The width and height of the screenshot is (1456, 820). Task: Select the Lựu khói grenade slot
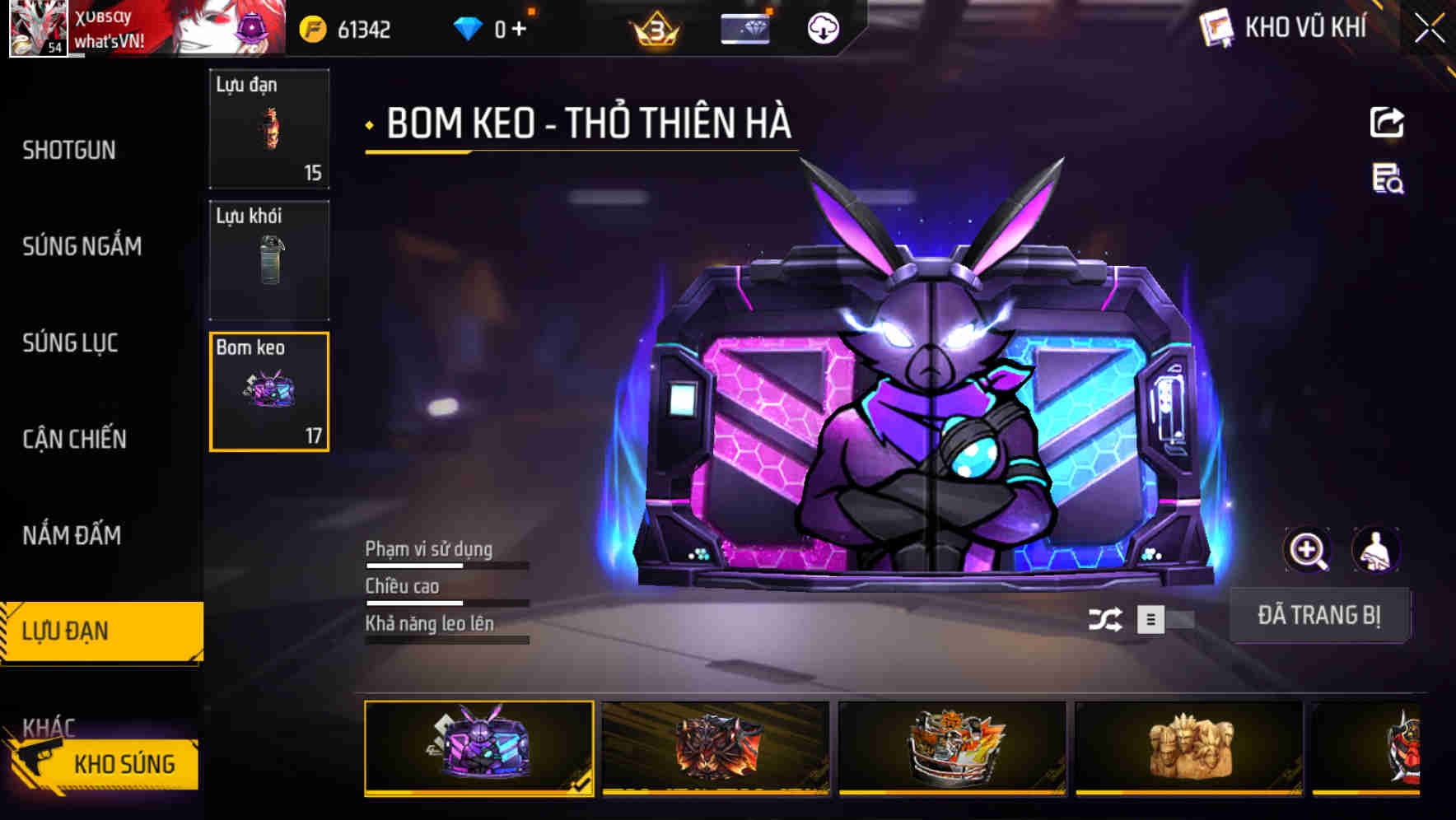point(269,259)
